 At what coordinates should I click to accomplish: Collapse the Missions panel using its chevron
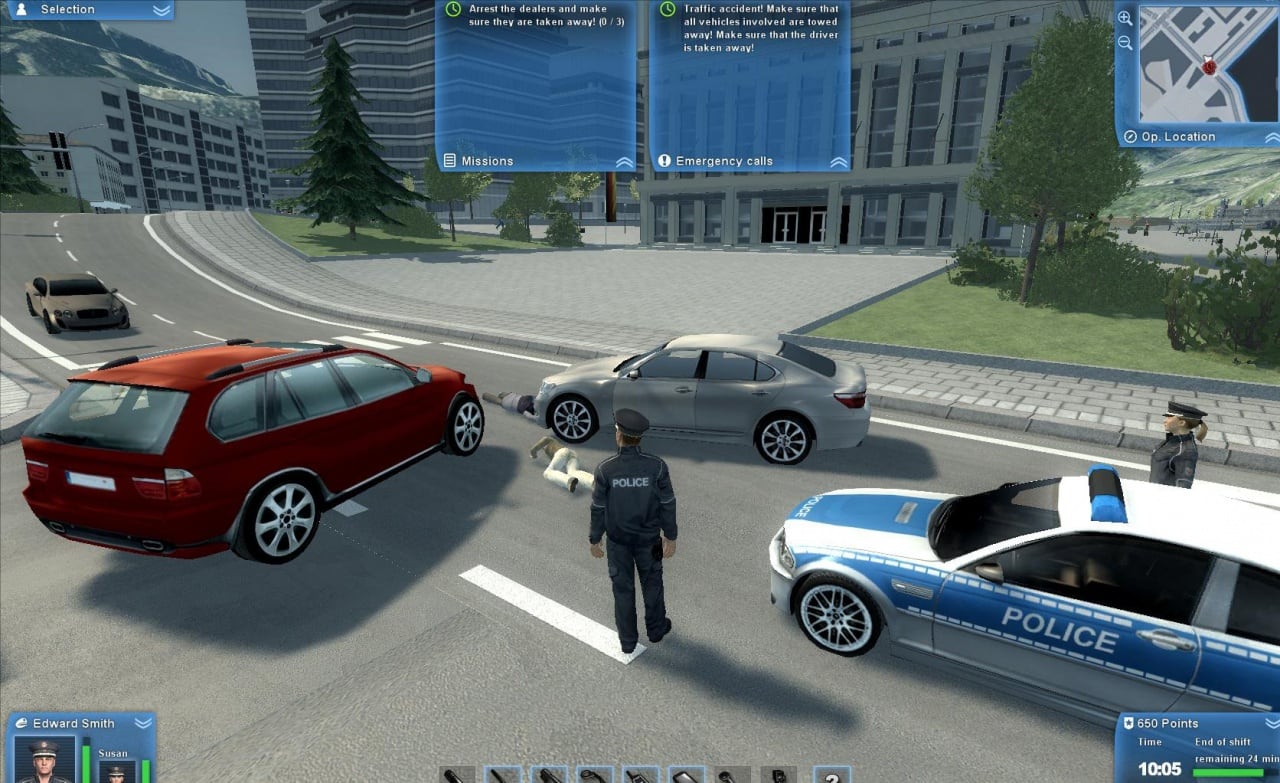624,161
